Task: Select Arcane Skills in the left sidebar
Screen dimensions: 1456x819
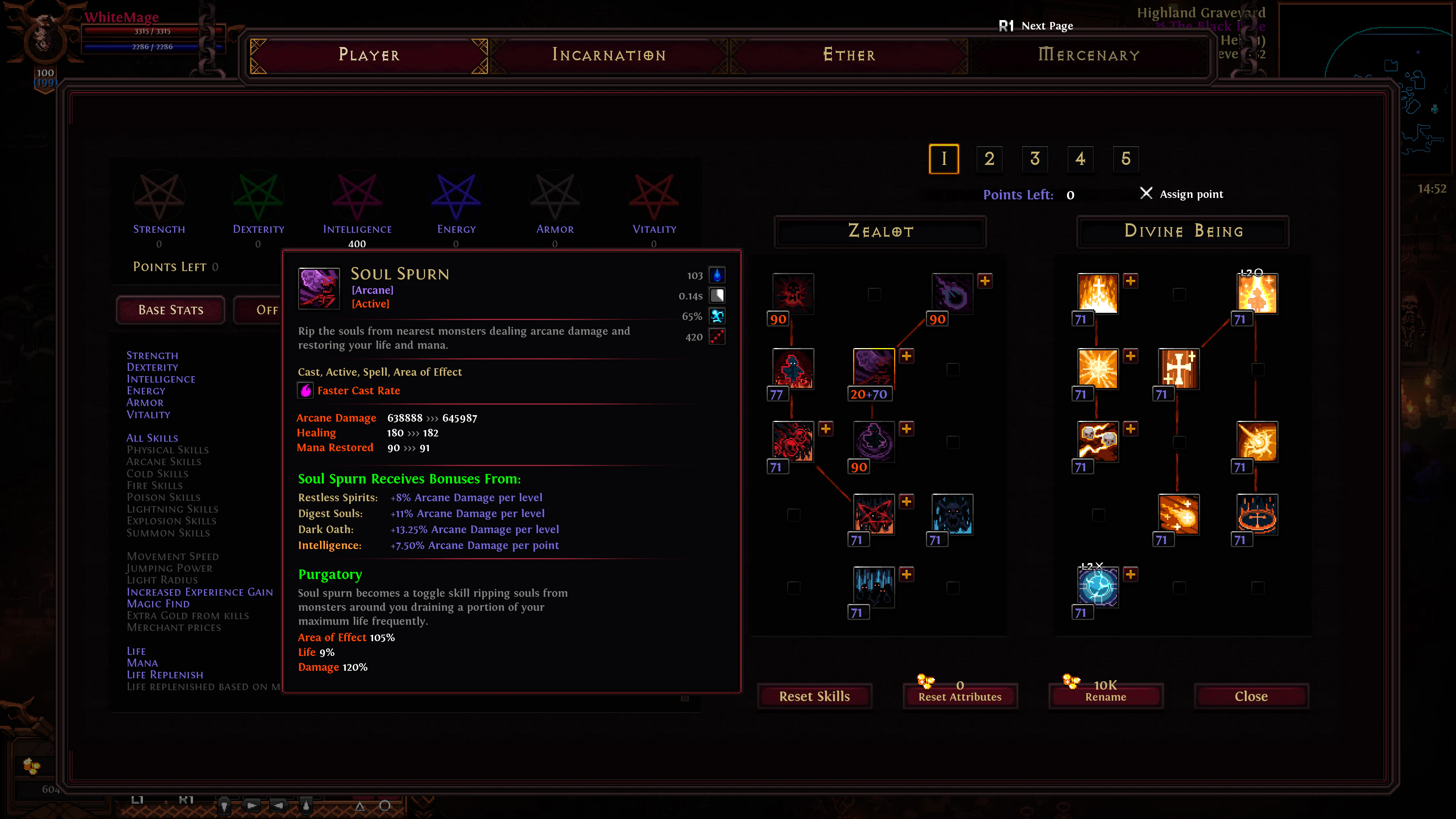Action: point(164,462)
